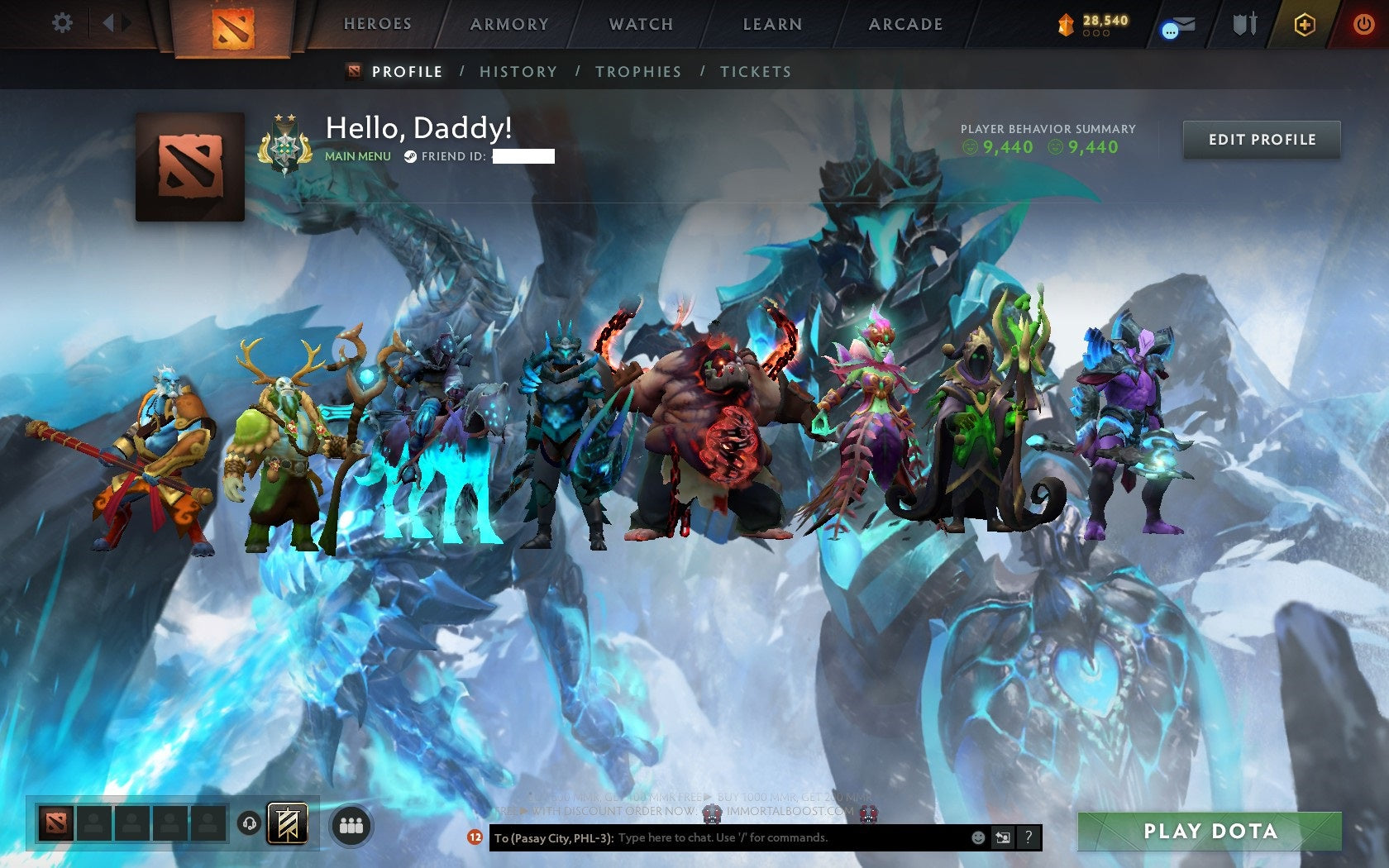The image size is (1389, 868).
Task: Toggle the guild banner panel
Action: pos(287,823)
